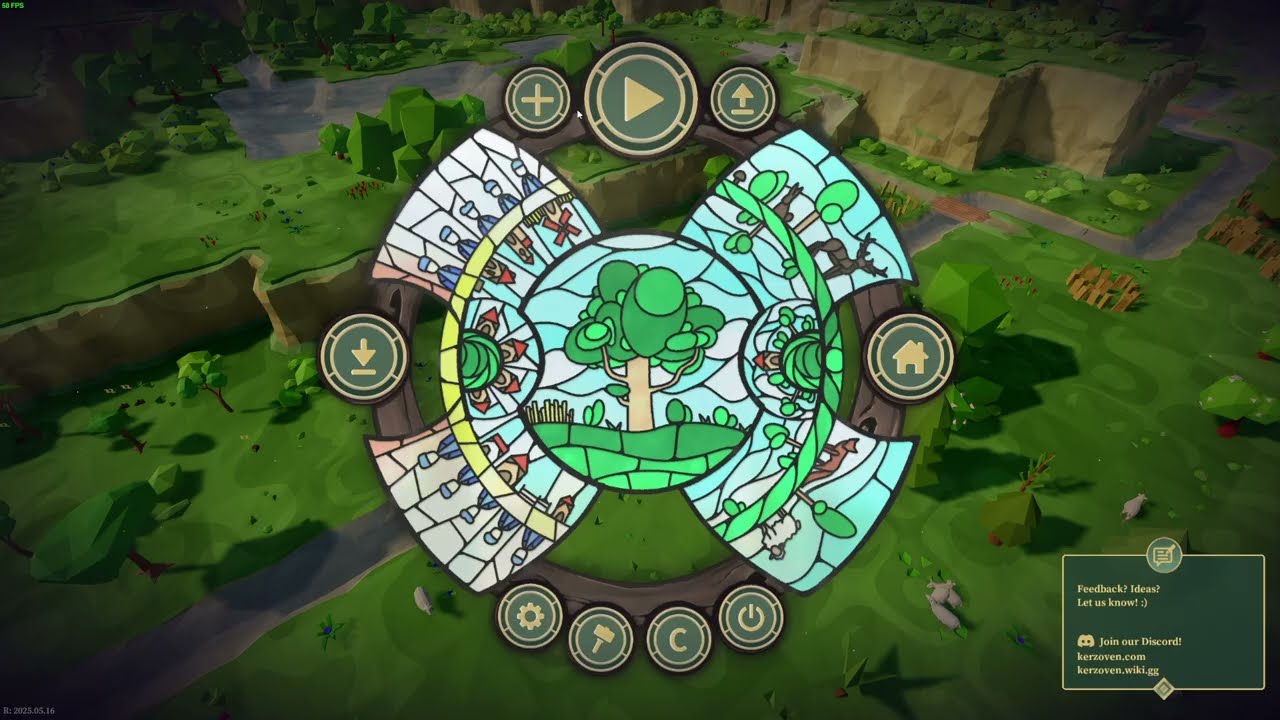Choose the hammer icon button
Image resolution: width=1280 pixels, height=720 pixels.
point(601,640)
